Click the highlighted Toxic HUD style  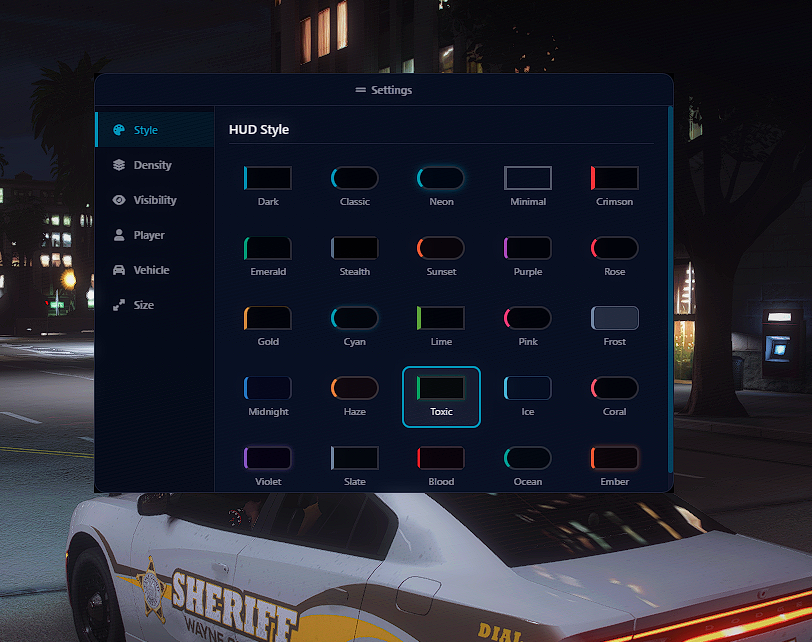[441, 396]
